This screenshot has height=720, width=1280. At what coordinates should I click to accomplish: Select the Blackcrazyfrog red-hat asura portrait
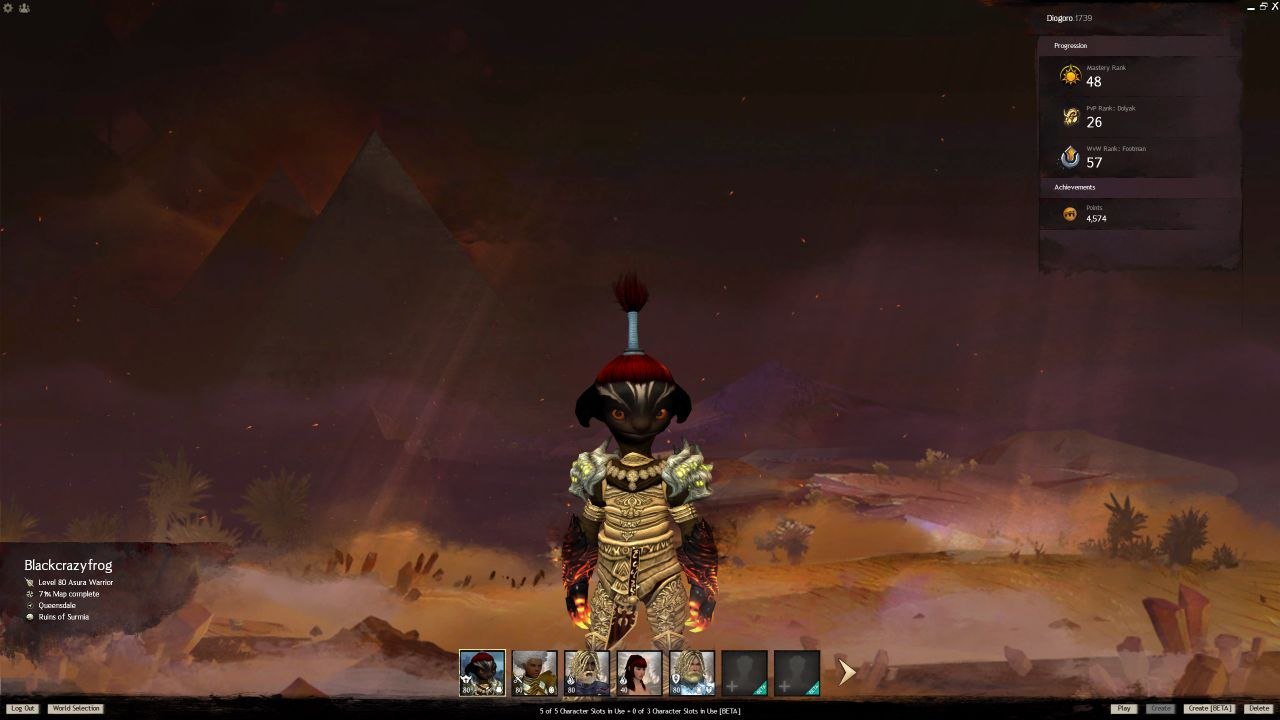pyautogui.click(x=482, y=673)
